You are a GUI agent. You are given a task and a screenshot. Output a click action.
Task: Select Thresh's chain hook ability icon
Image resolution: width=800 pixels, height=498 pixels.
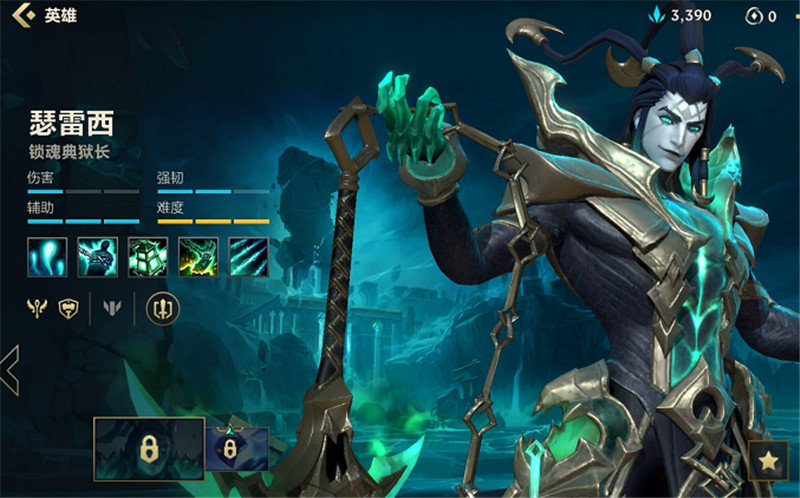pyautogui.click(x=98, y=257)
